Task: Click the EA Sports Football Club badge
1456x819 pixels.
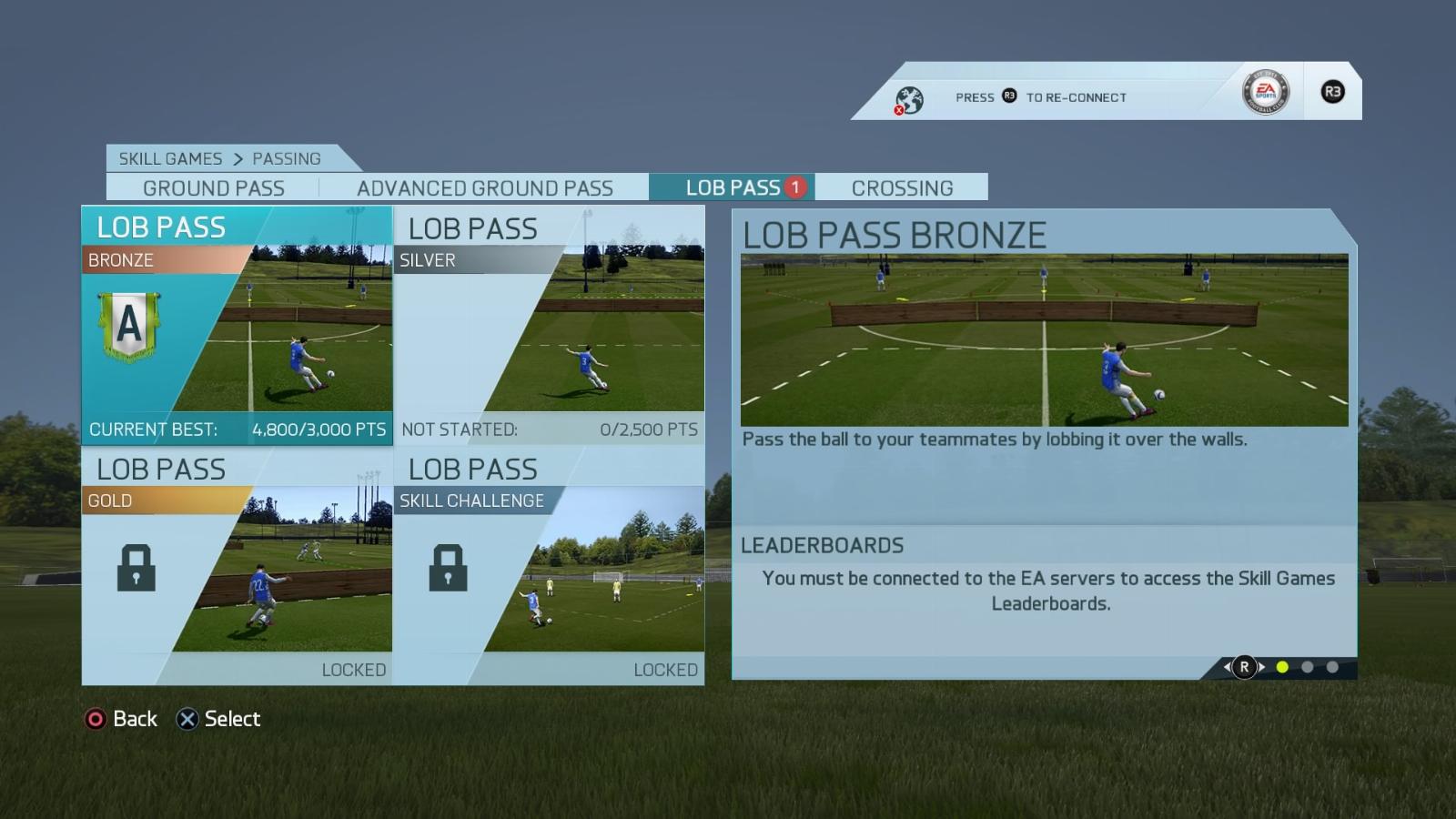Action: tap(1265, 92)
